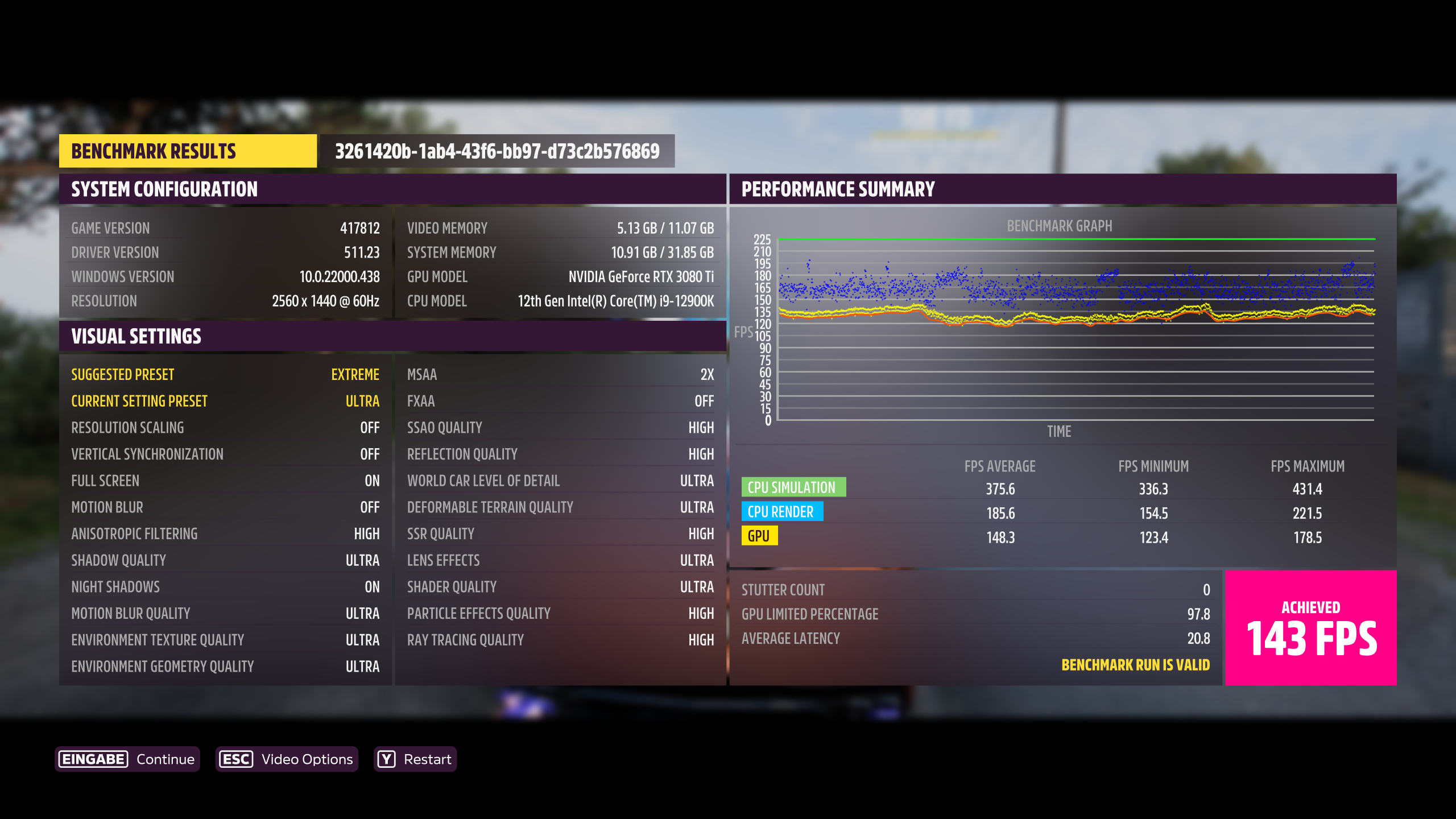Click the yellow BENCHMARK RESULTS banner

pyautogui.click(x=188, y=151)
